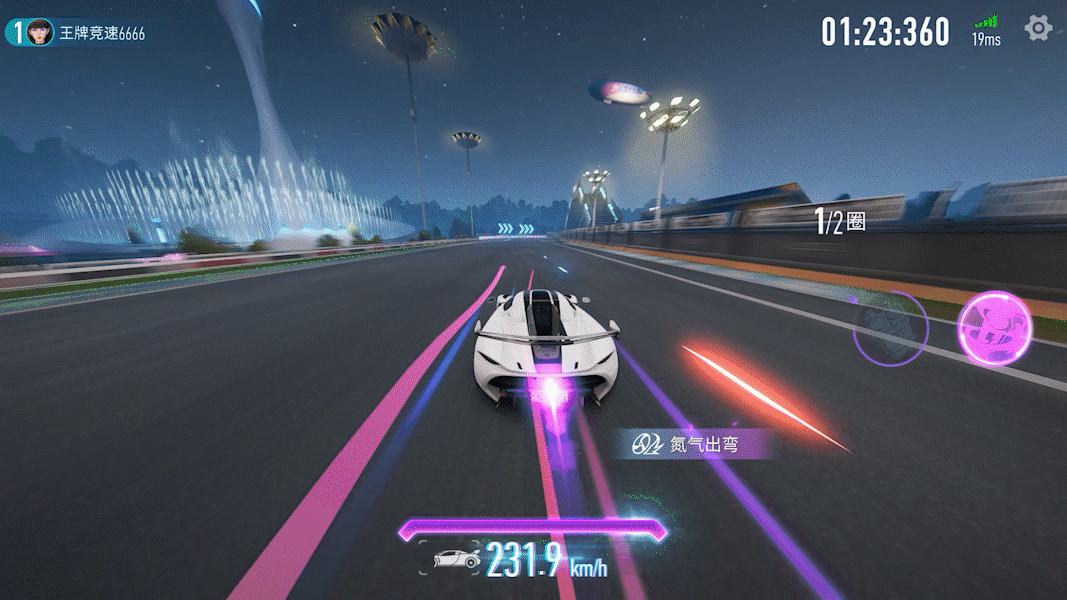
Task: Tap the dim gray skill button
Action: click(x=890, y=328)
